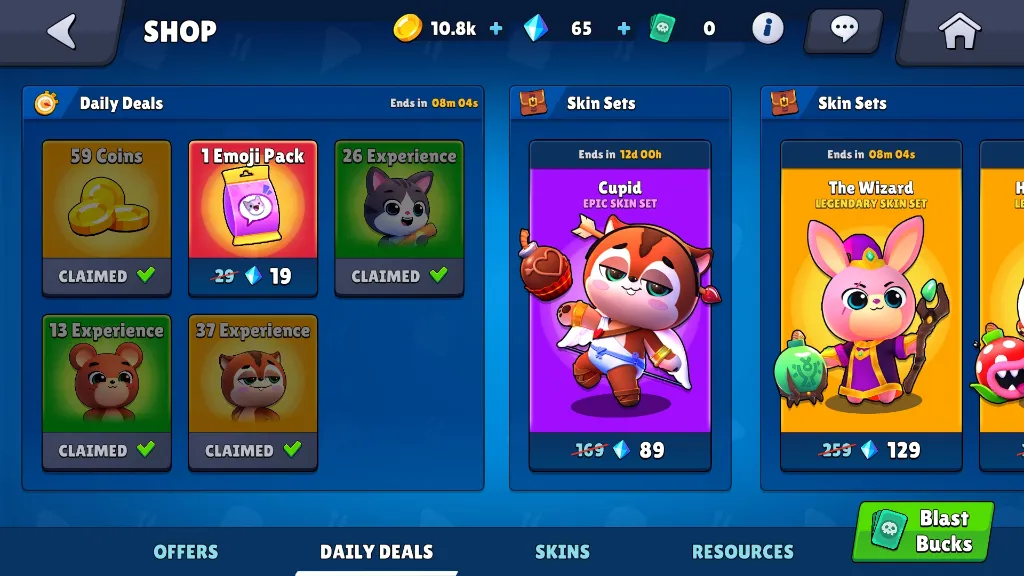This screenshot has height=576, width=1024.
Task: Open the chat speech bubble
Action: pos(843,29)
